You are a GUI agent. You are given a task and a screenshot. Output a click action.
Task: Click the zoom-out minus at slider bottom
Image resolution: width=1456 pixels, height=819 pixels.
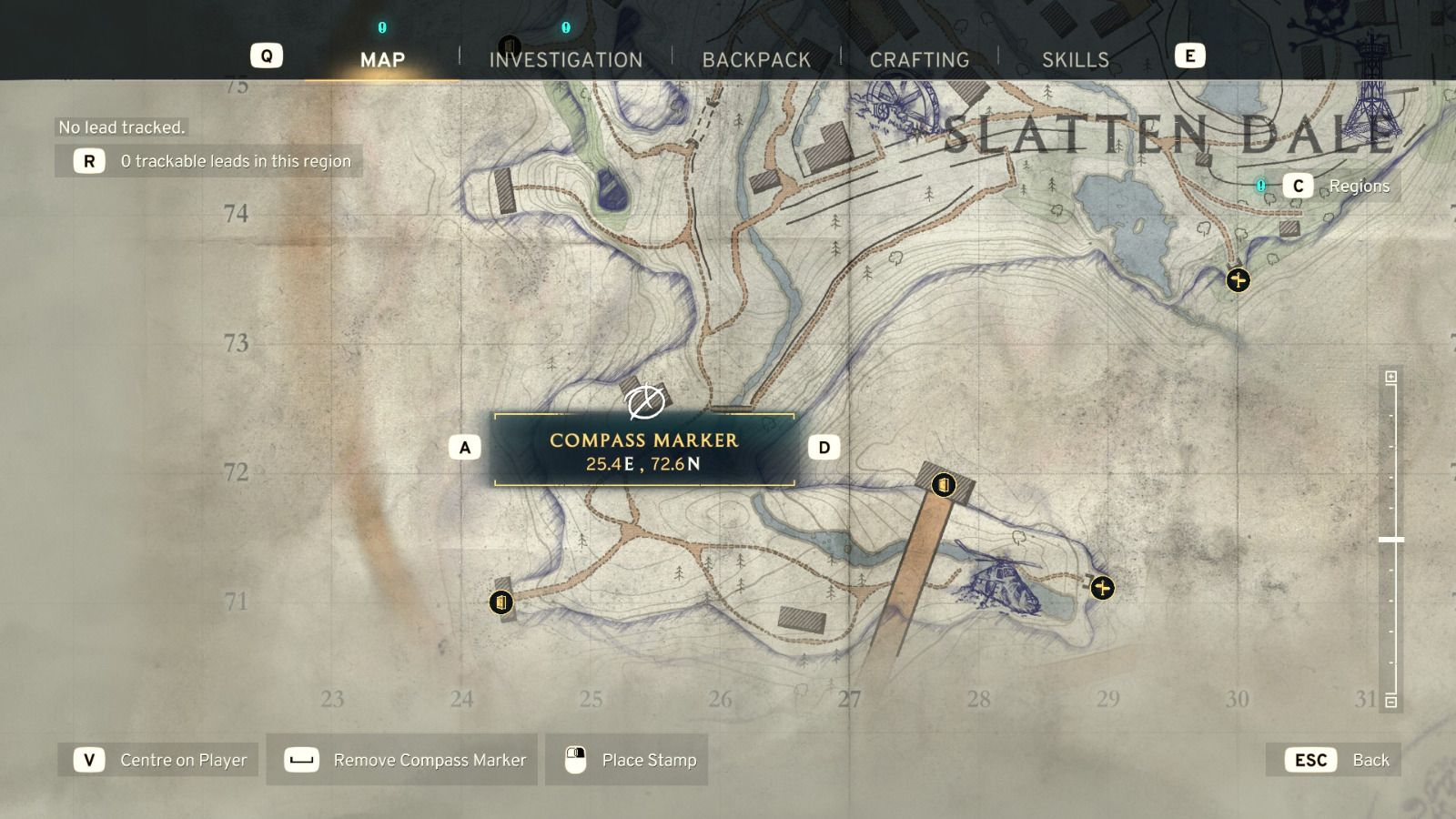[1390, 702]
